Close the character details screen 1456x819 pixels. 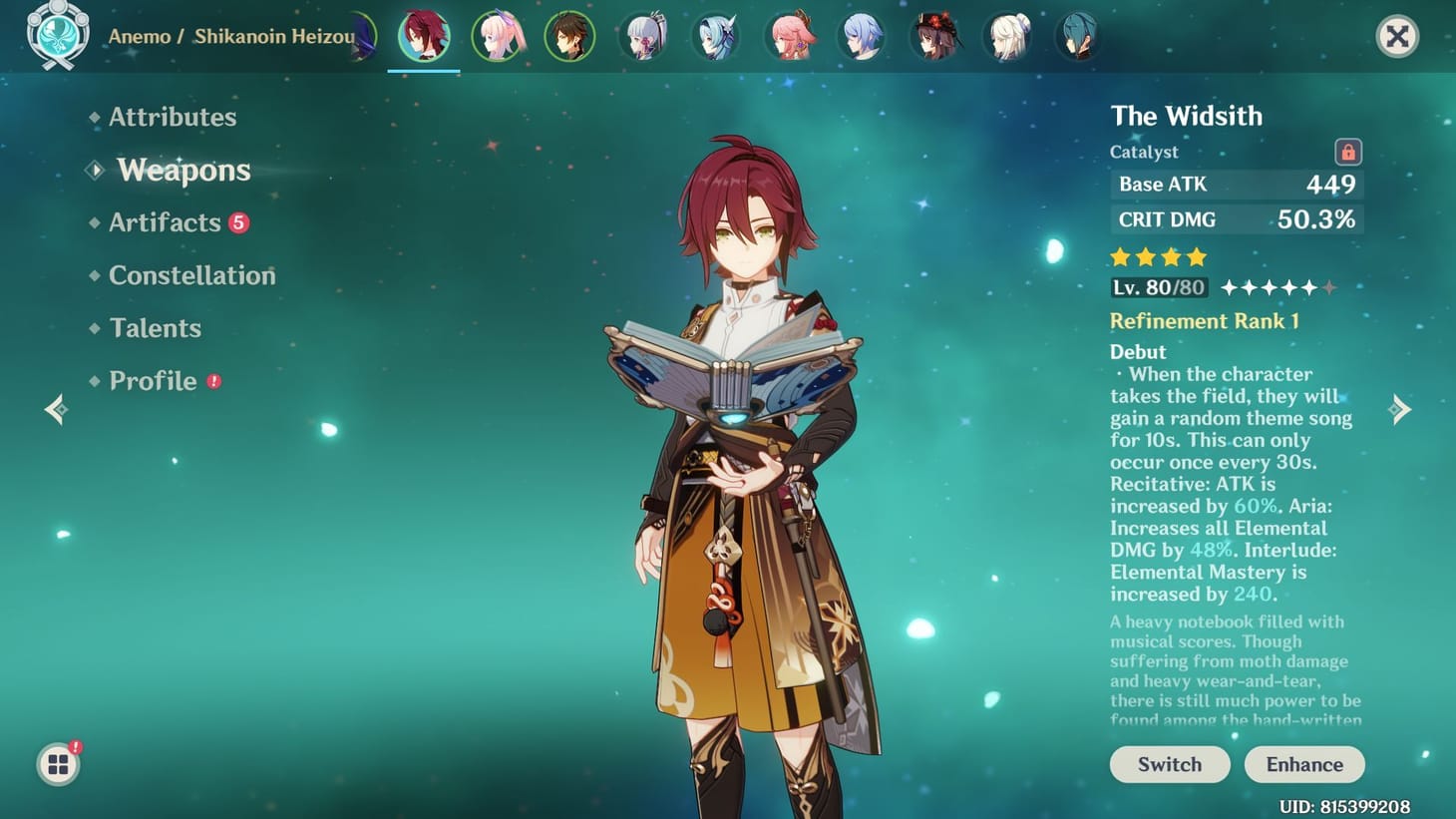pos(1398,36)
